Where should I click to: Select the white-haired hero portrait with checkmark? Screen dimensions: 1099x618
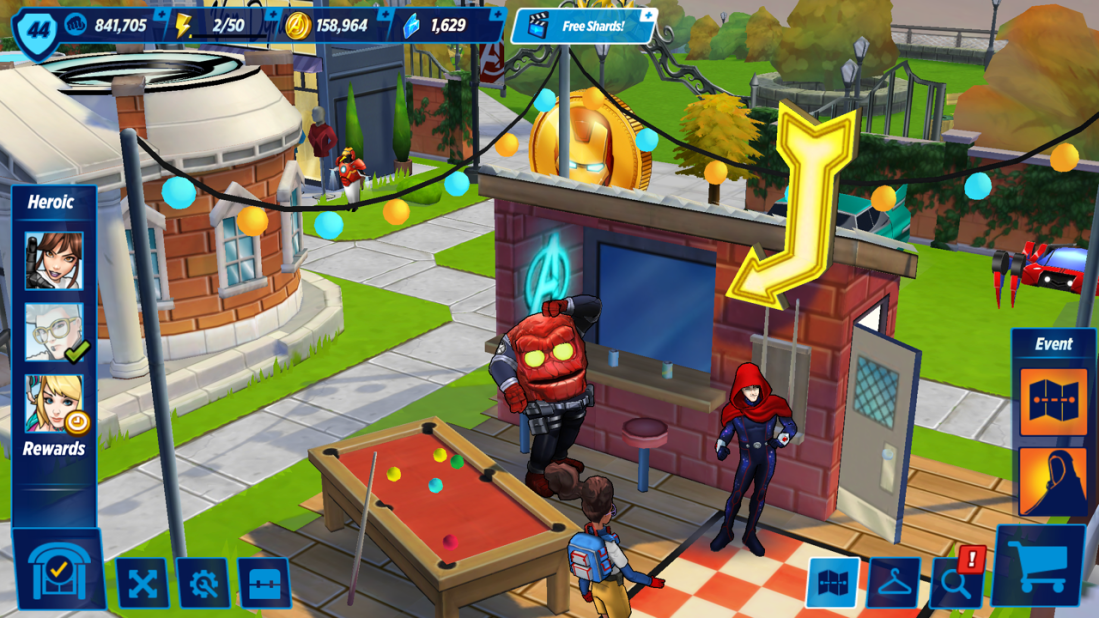(54, 332)
